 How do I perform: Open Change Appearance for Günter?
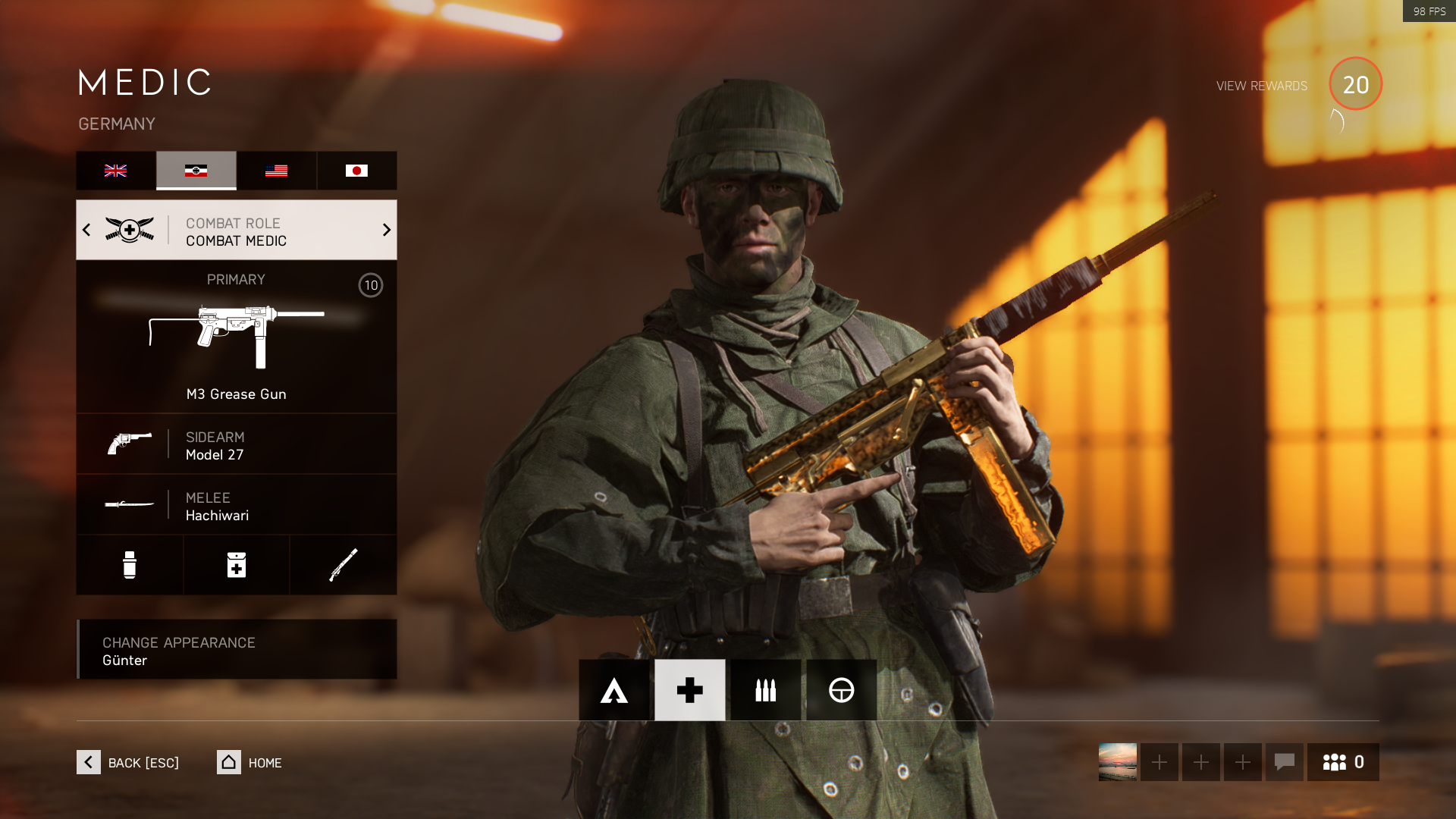pyautogui.click(x=236, y=650)
